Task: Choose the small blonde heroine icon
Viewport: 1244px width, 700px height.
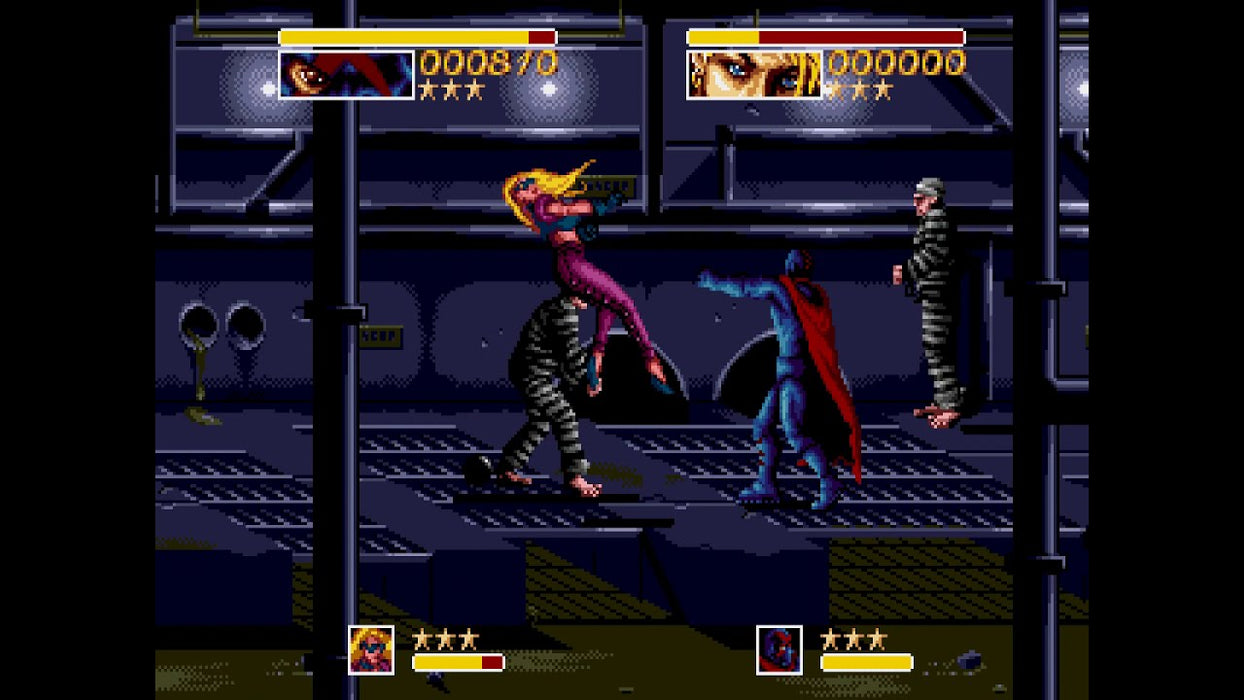Action: coord(371,649)
